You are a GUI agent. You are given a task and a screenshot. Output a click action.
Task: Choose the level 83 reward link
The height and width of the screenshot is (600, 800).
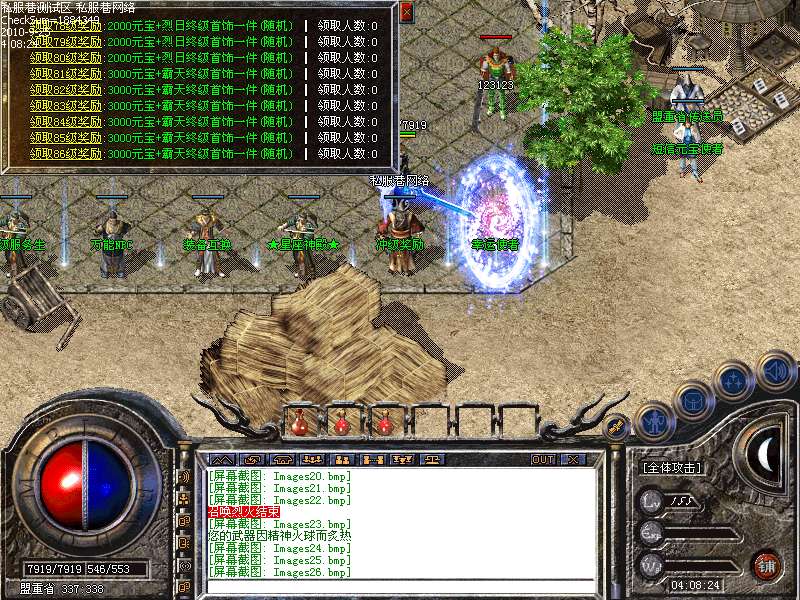pyautogui.click(x=66, y=106)
